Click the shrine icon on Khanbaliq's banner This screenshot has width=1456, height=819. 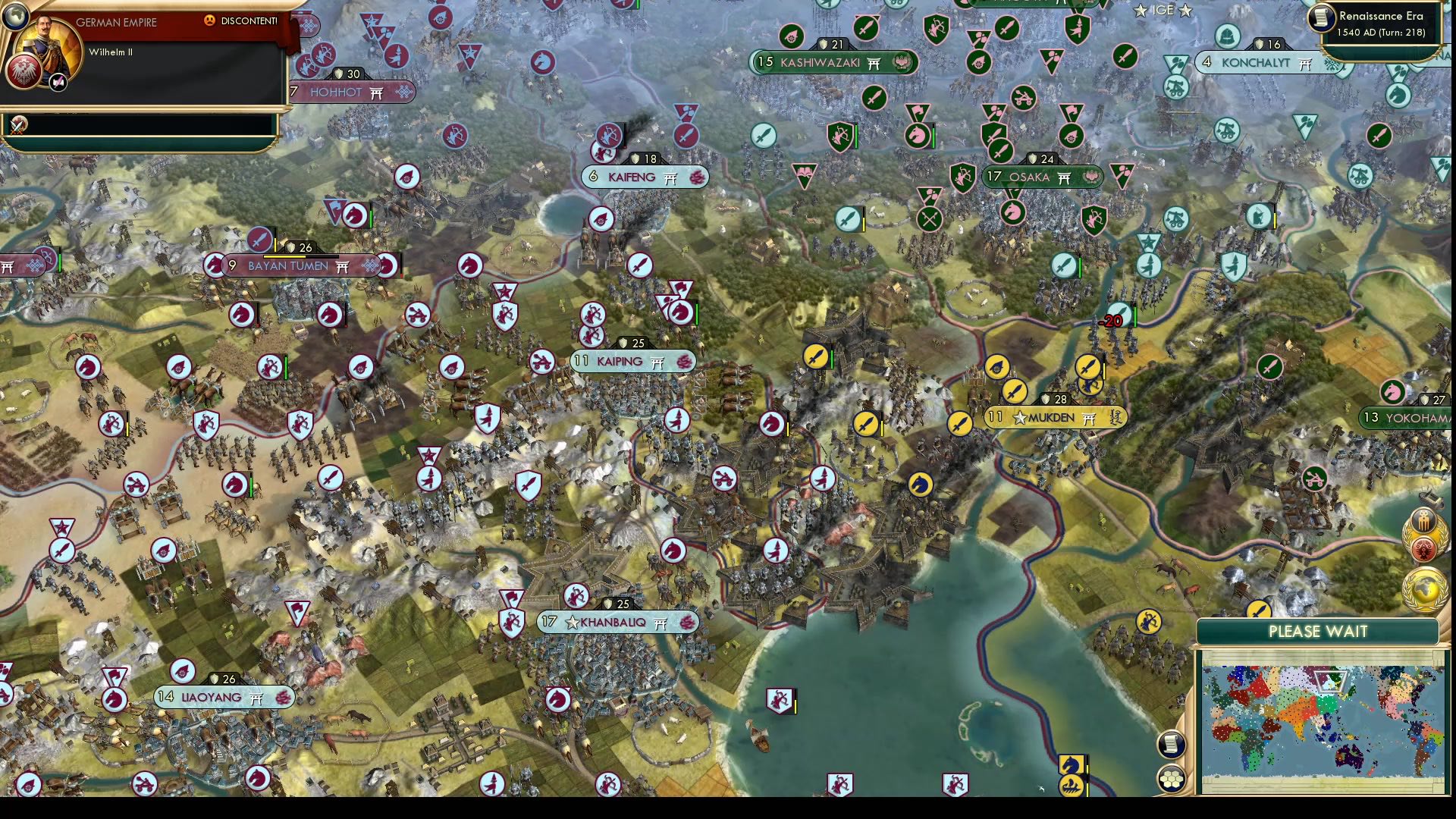coord(658,623)
